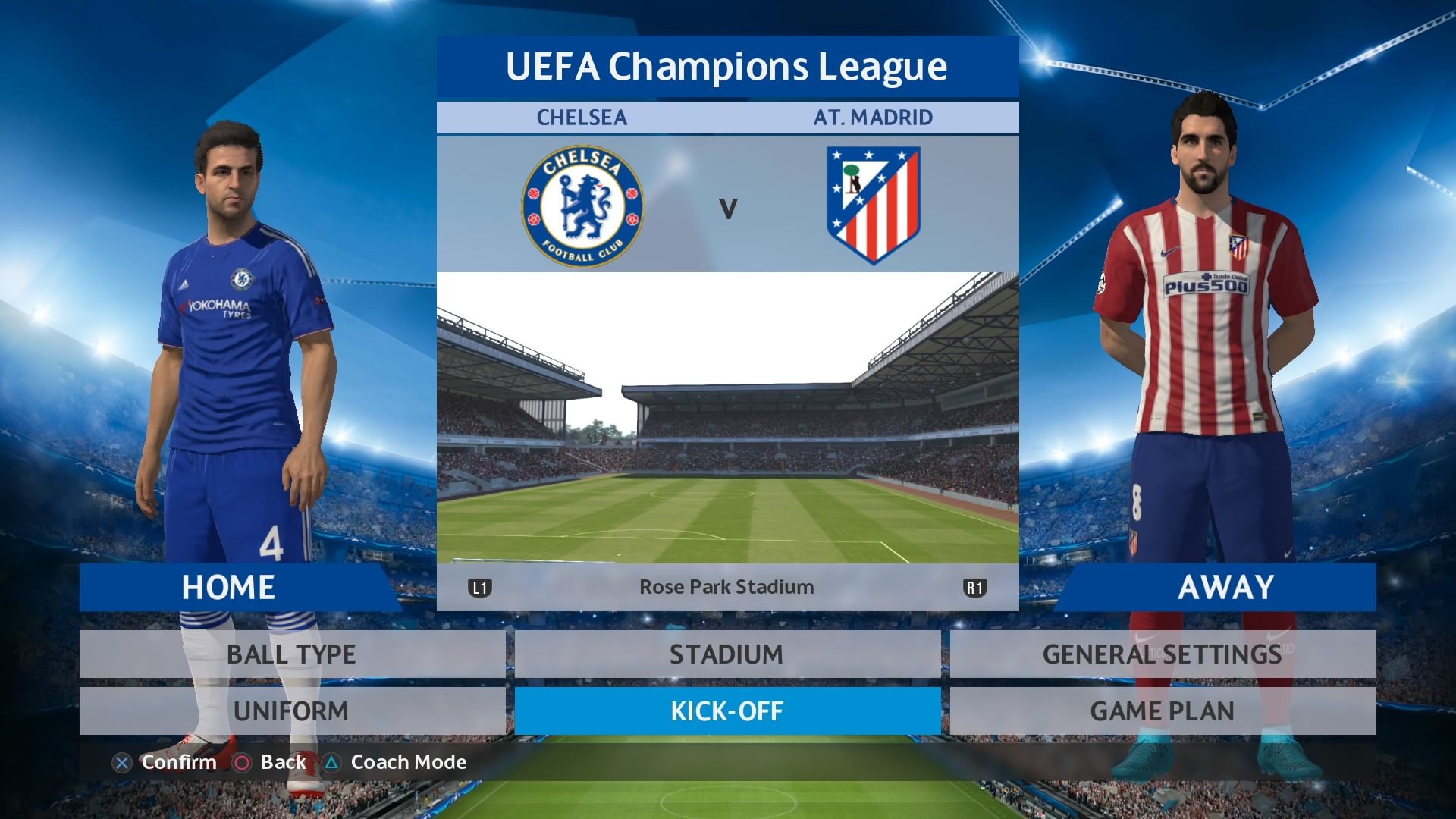Open GENERAL SETTINGS
Viewport: 1456px width, 819px height.
click(1160, 654)
